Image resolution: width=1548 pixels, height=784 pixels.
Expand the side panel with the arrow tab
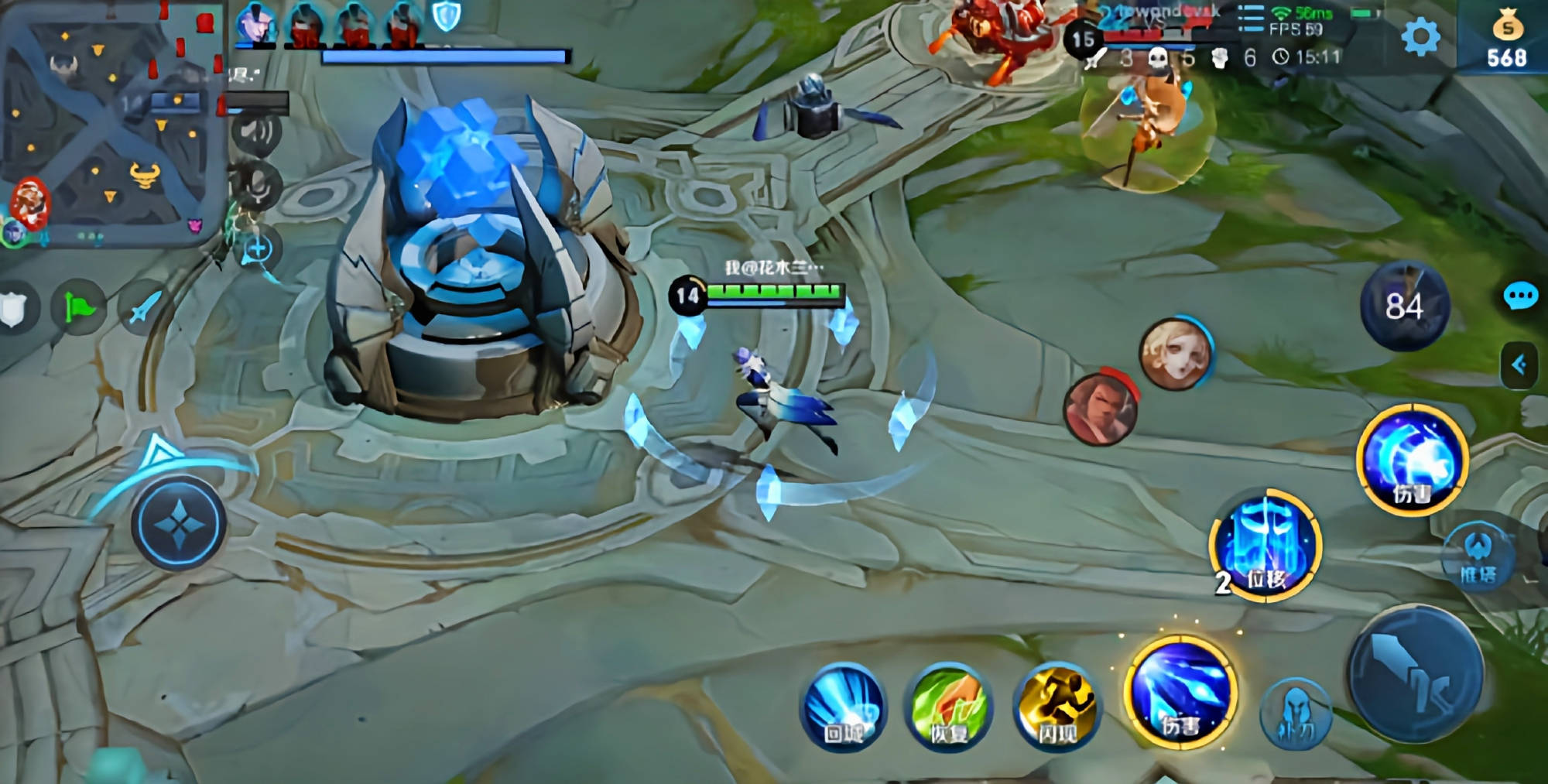point(1519,365)
